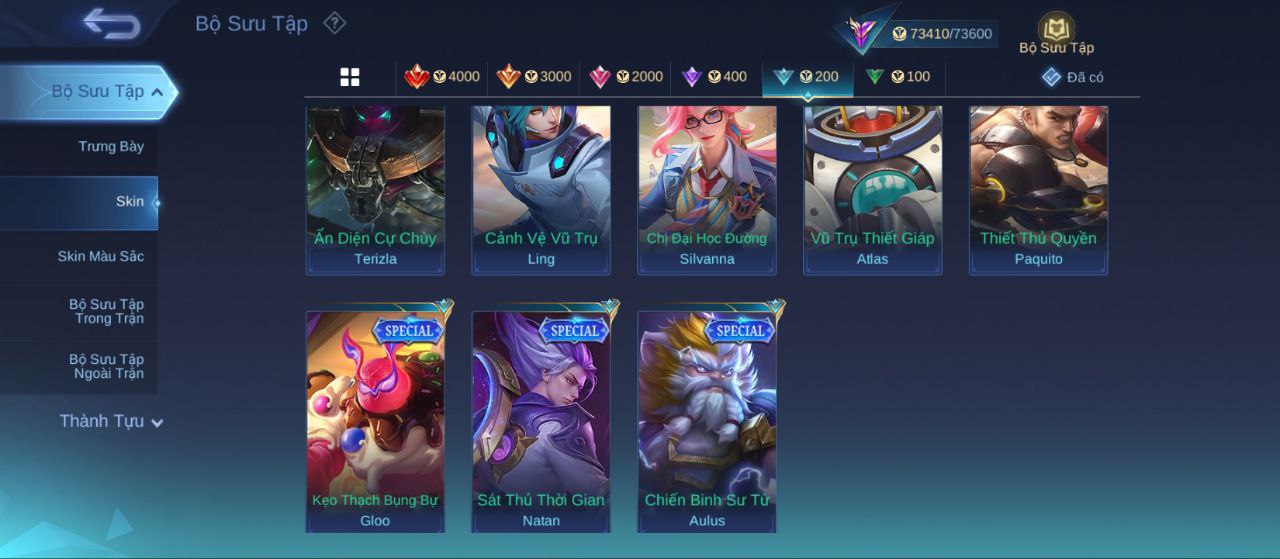The height and width of the screenshot is (559, 1280).
Task: Select the Silvanna skin card
Action: (x=707, y=188)
